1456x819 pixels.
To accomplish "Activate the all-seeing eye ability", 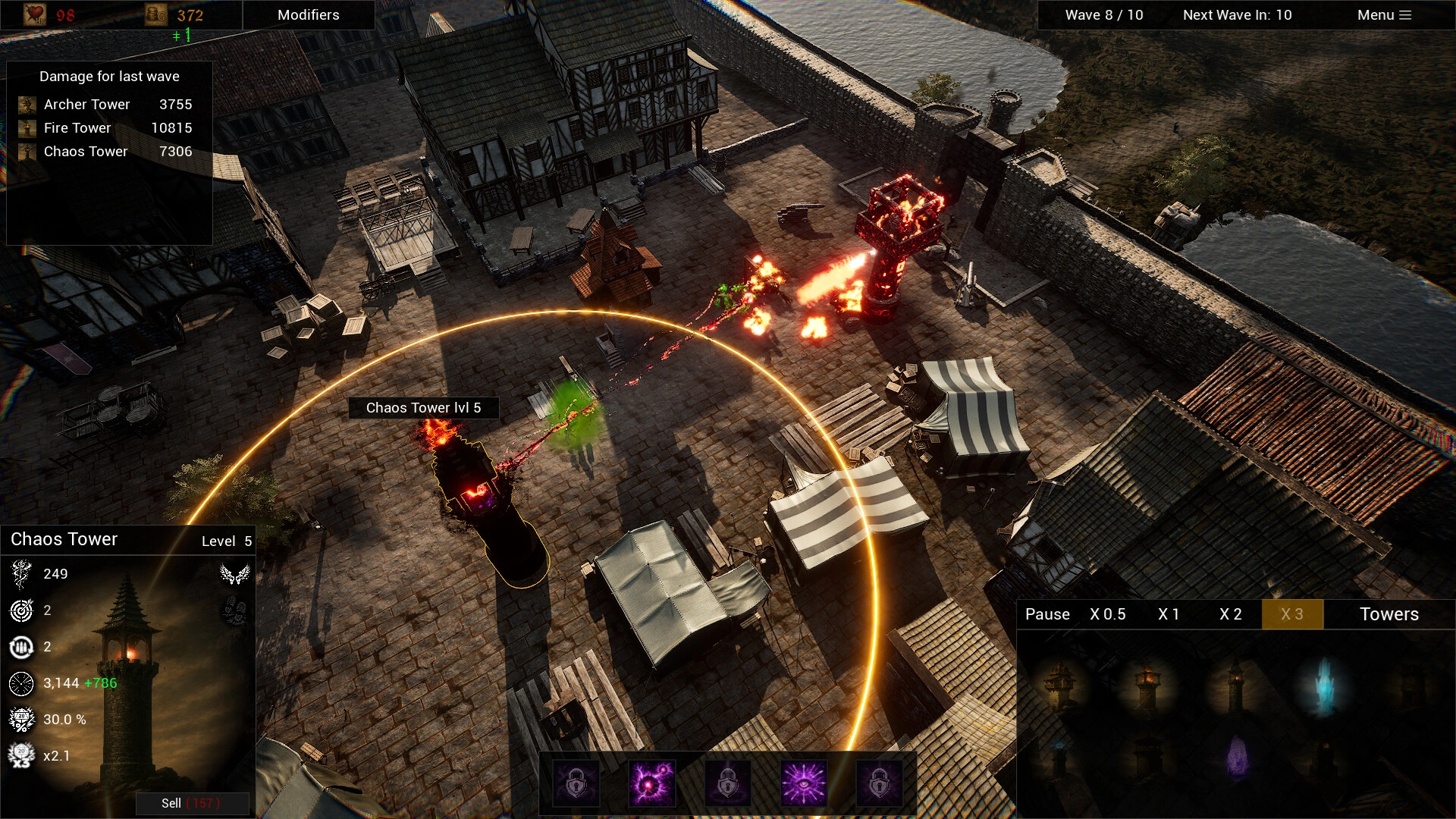I will (x=805, y=783).
